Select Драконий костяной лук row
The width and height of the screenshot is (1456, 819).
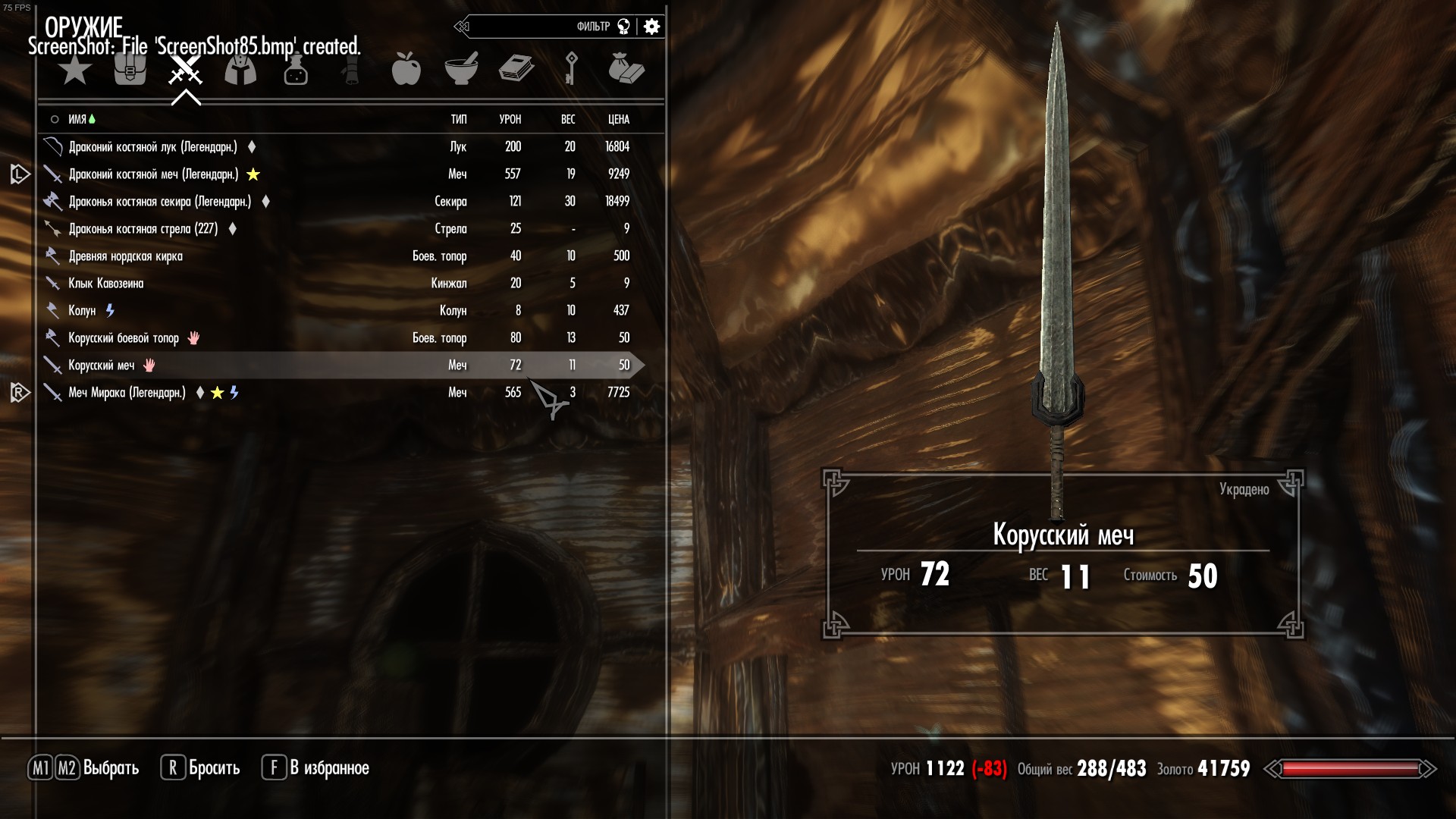click(x=152, y=147)
